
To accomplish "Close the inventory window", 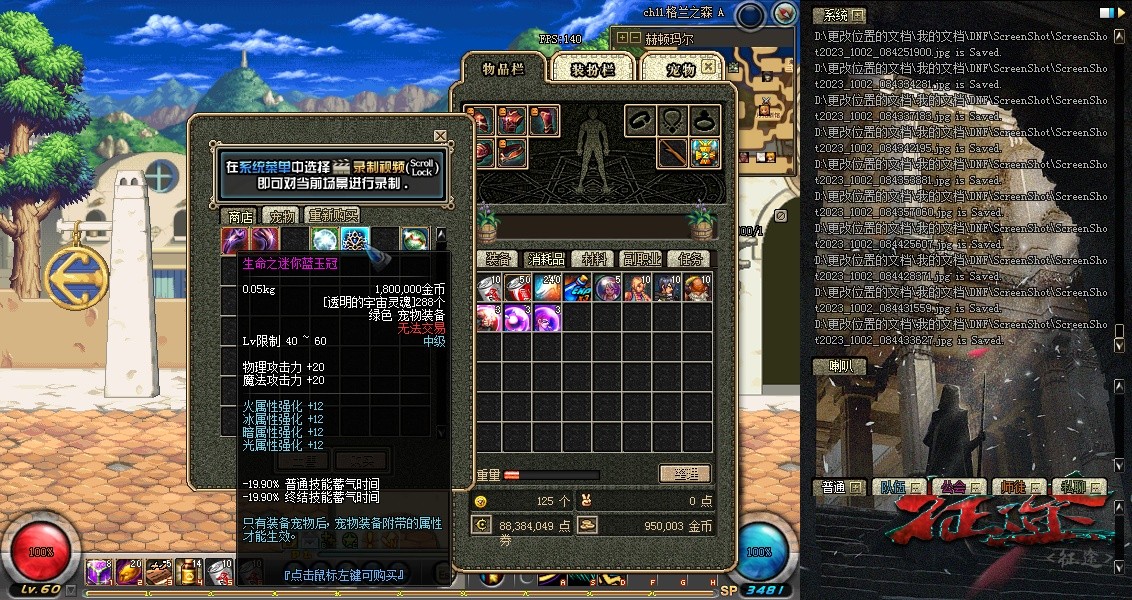I will click(708, 66).
